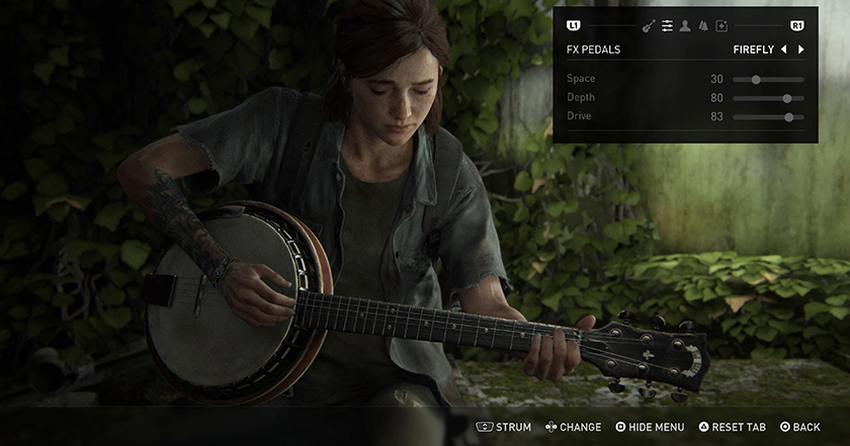Image resolution: width=850 pixels, height=446 pixels.
Task: Click the right arrow beside Firefly
Action: coord(801,49)
